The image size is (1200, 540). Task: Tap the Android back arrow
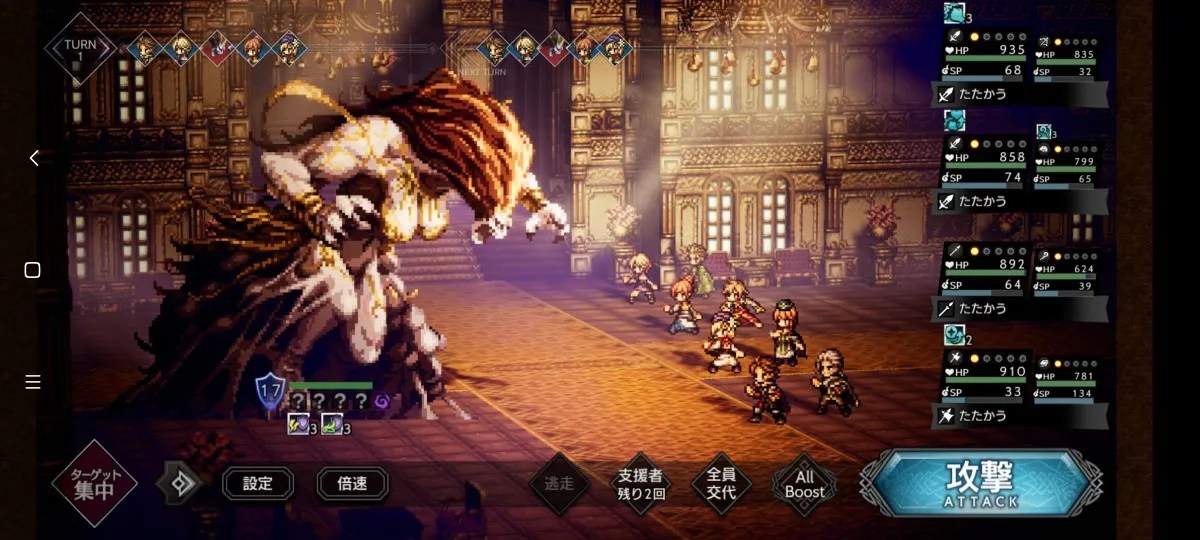33,158
